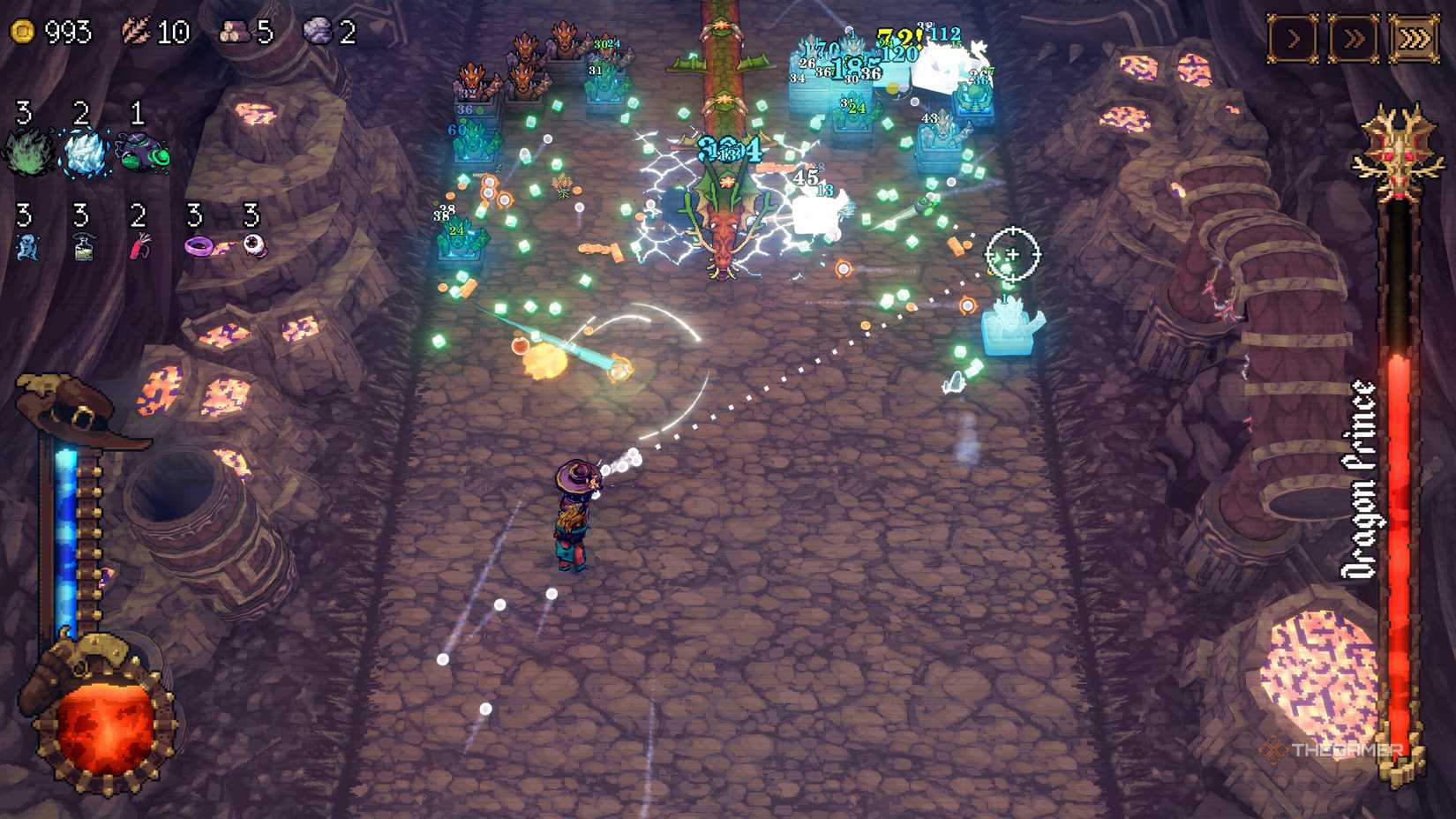Click the gold coin counter icon
Viewport: 1456px width, 819px height.
click(22, 31)
